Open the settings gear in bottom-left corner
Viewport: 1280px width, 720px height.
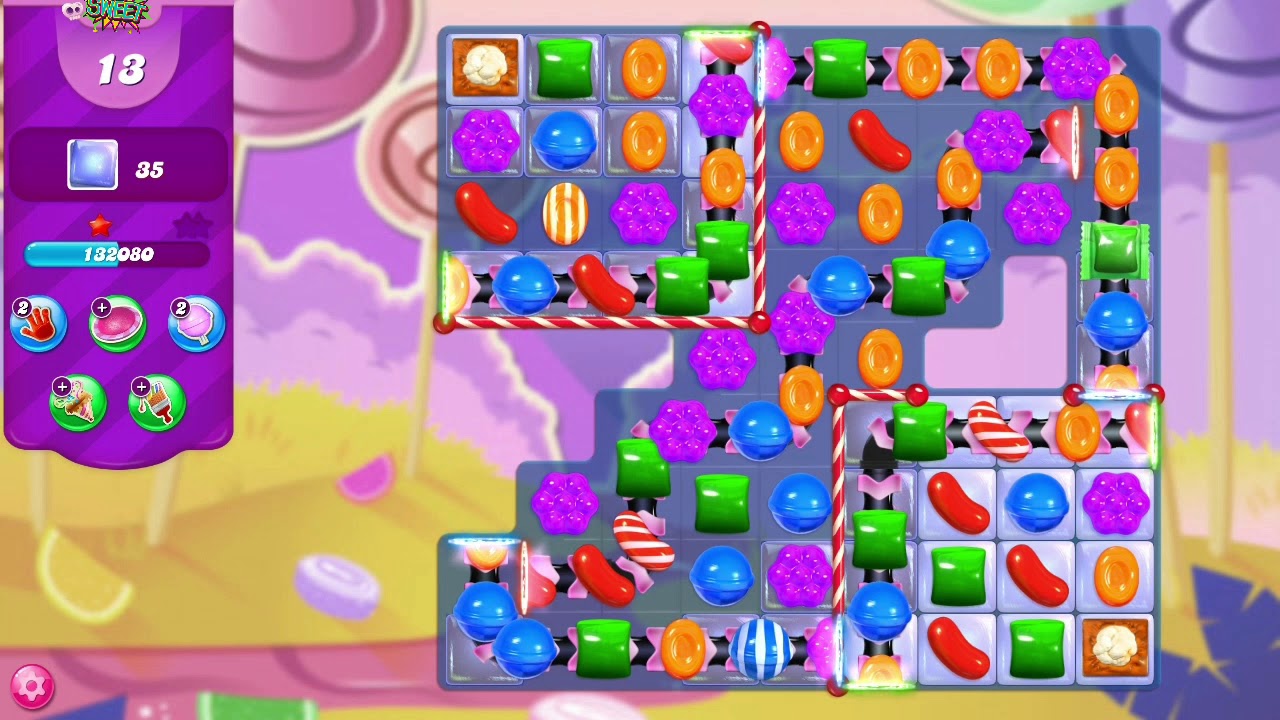click(33, 686)
